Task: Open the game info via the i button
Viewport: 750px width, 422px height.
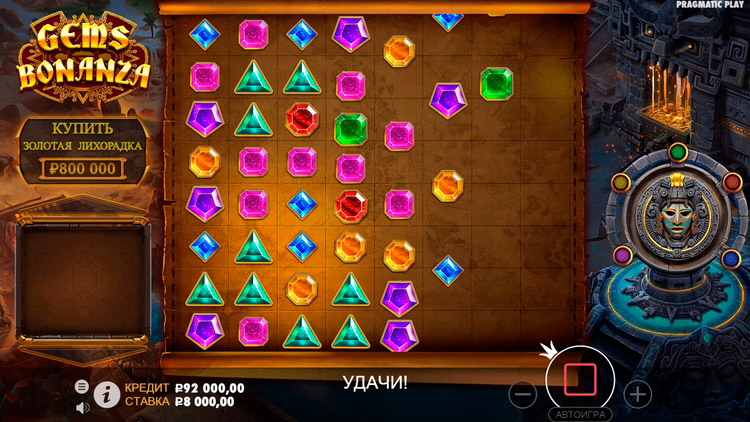Action: tap(106, 394)
